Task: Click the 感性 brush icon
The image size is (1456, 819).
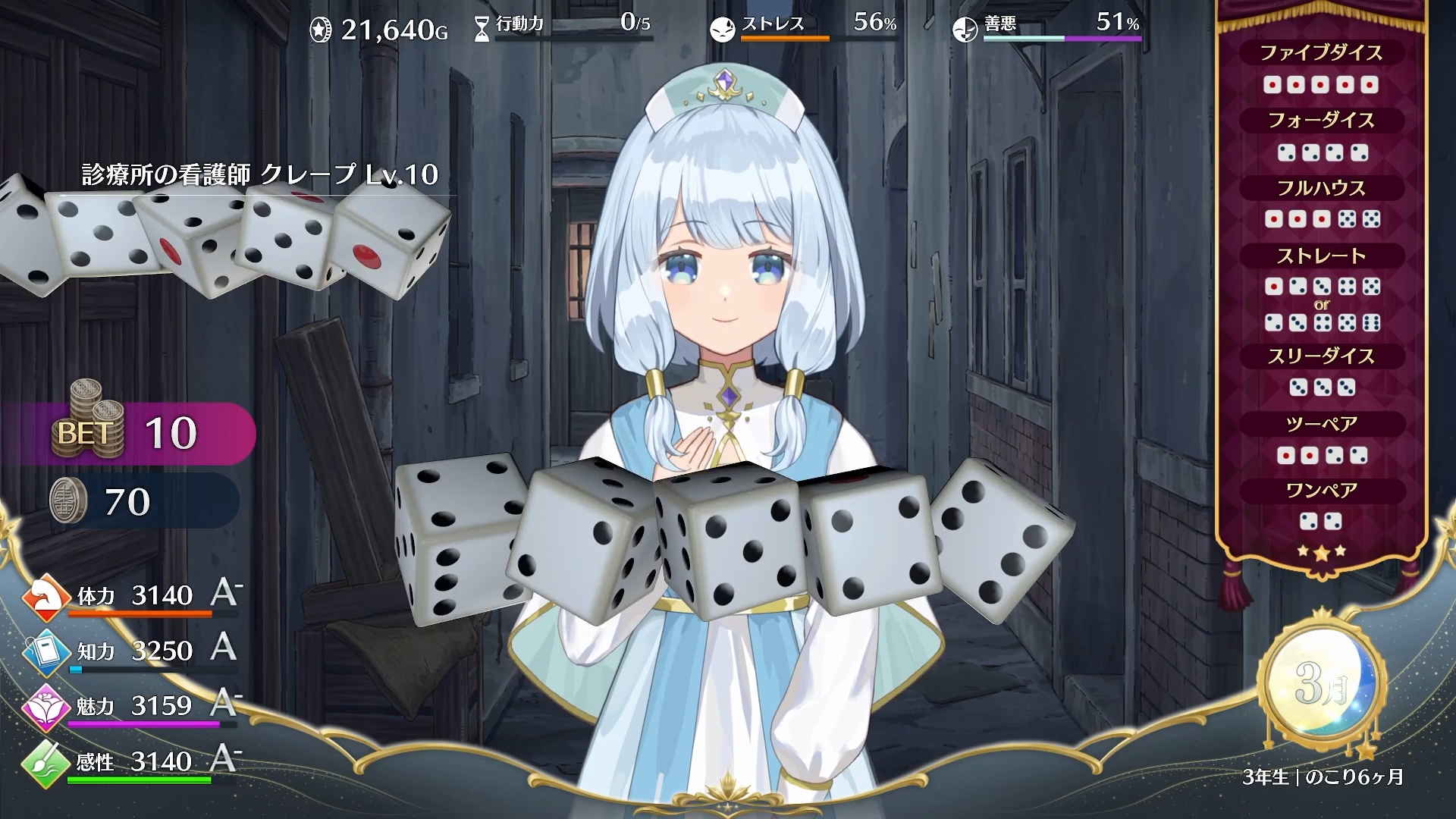Action: [x=47, y=761]
